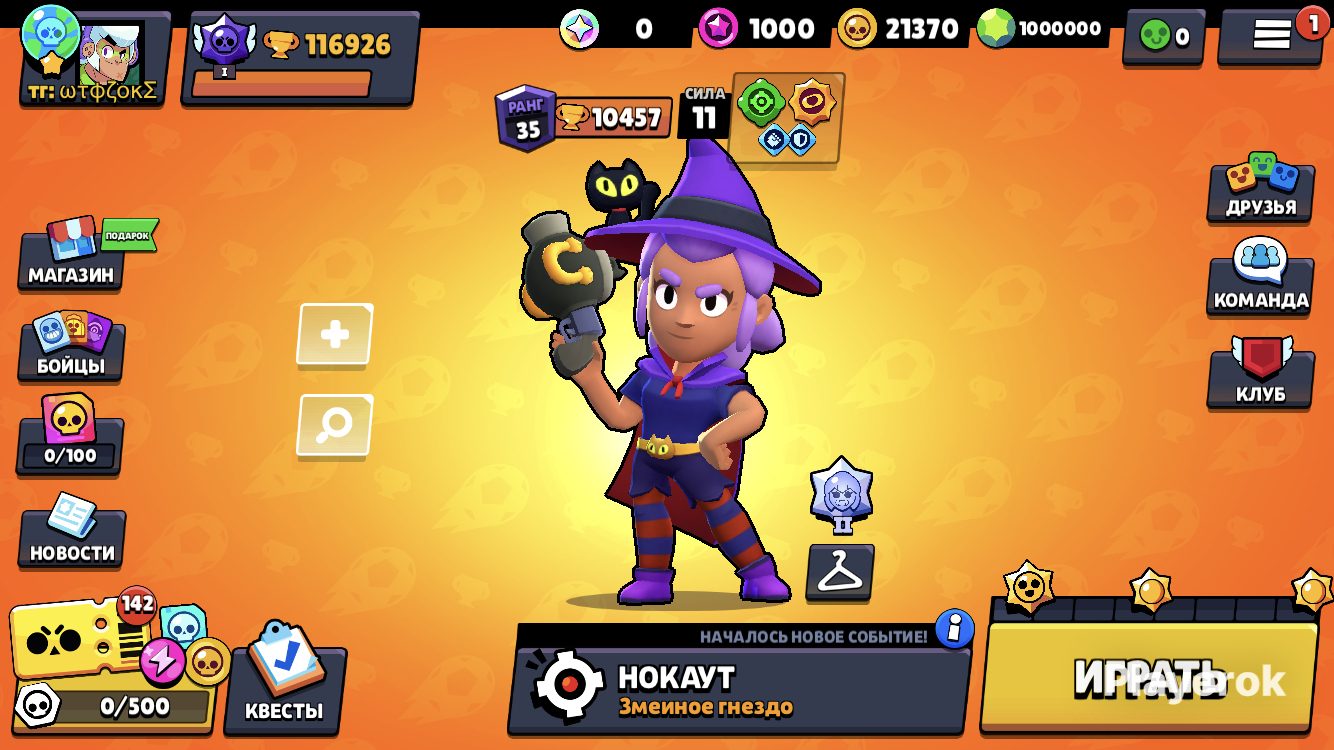Open the skin hanger button
This screenshot has height=750, width=1334.
(840, 572)
